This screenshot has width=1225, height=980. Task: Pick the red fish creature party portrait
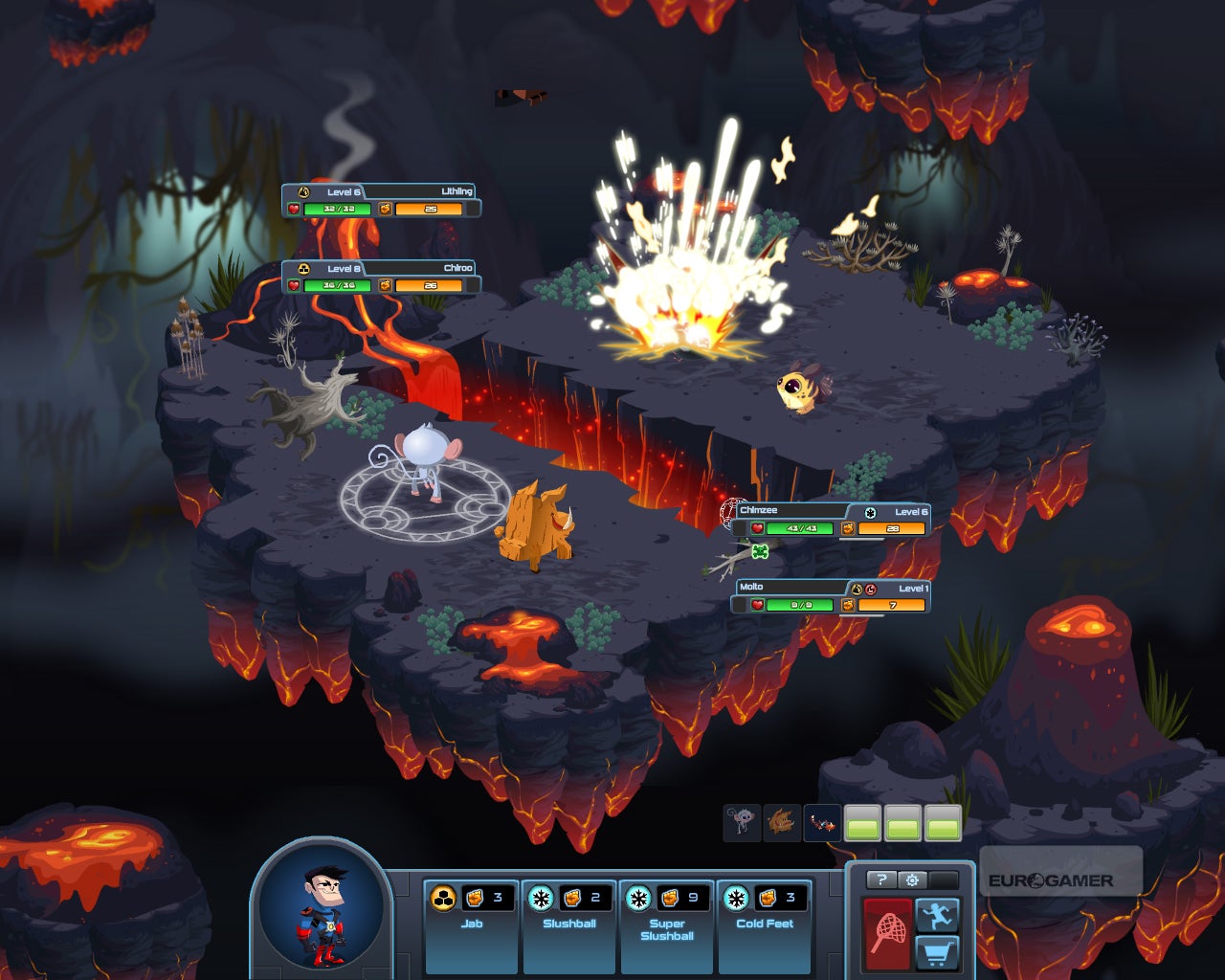pos(822,822)
